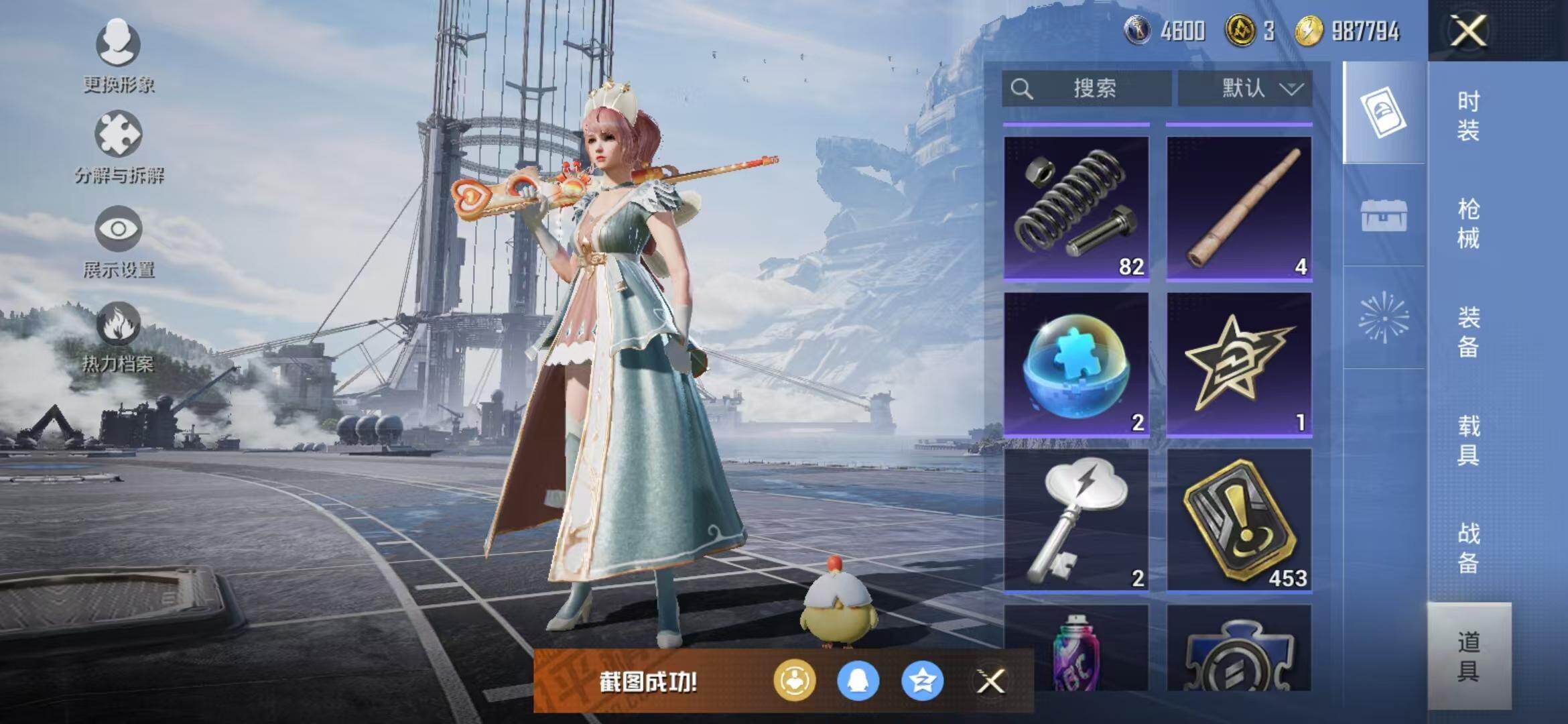Dismiss the 截图成功 screenshot banner
1568x724 pixels.
990,682
